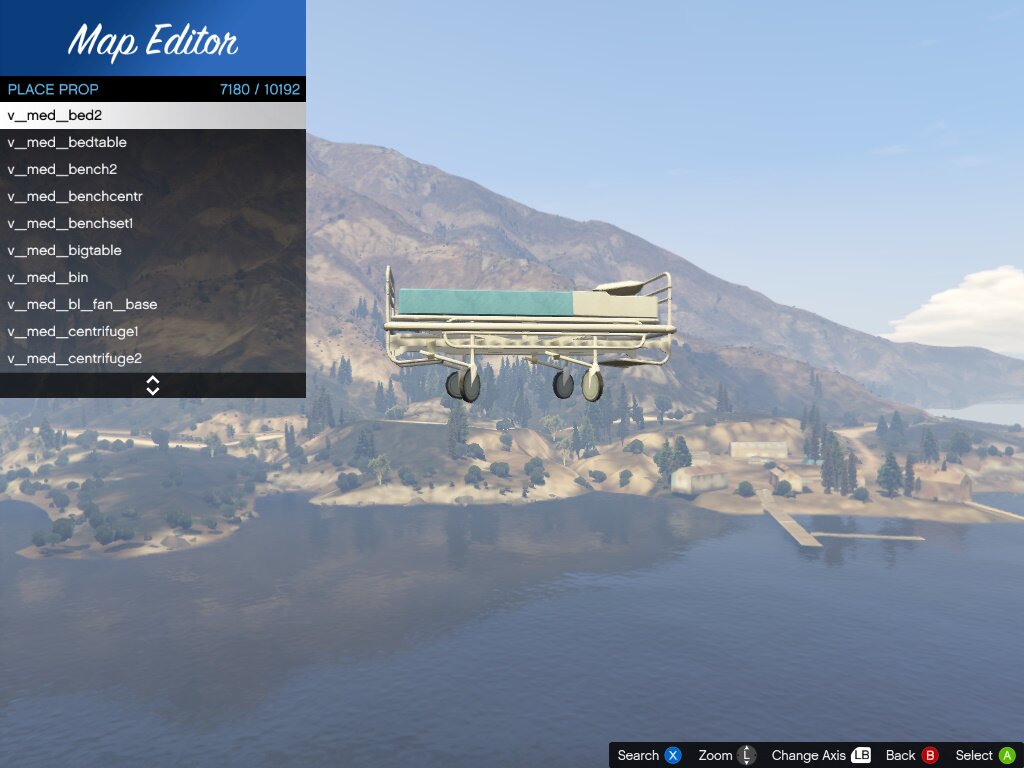Select the v_med_bed2 prop entry
Image resolution: width=1024 pixels, height=768 pixels.
pyautogui.click(x=153, y=116)
